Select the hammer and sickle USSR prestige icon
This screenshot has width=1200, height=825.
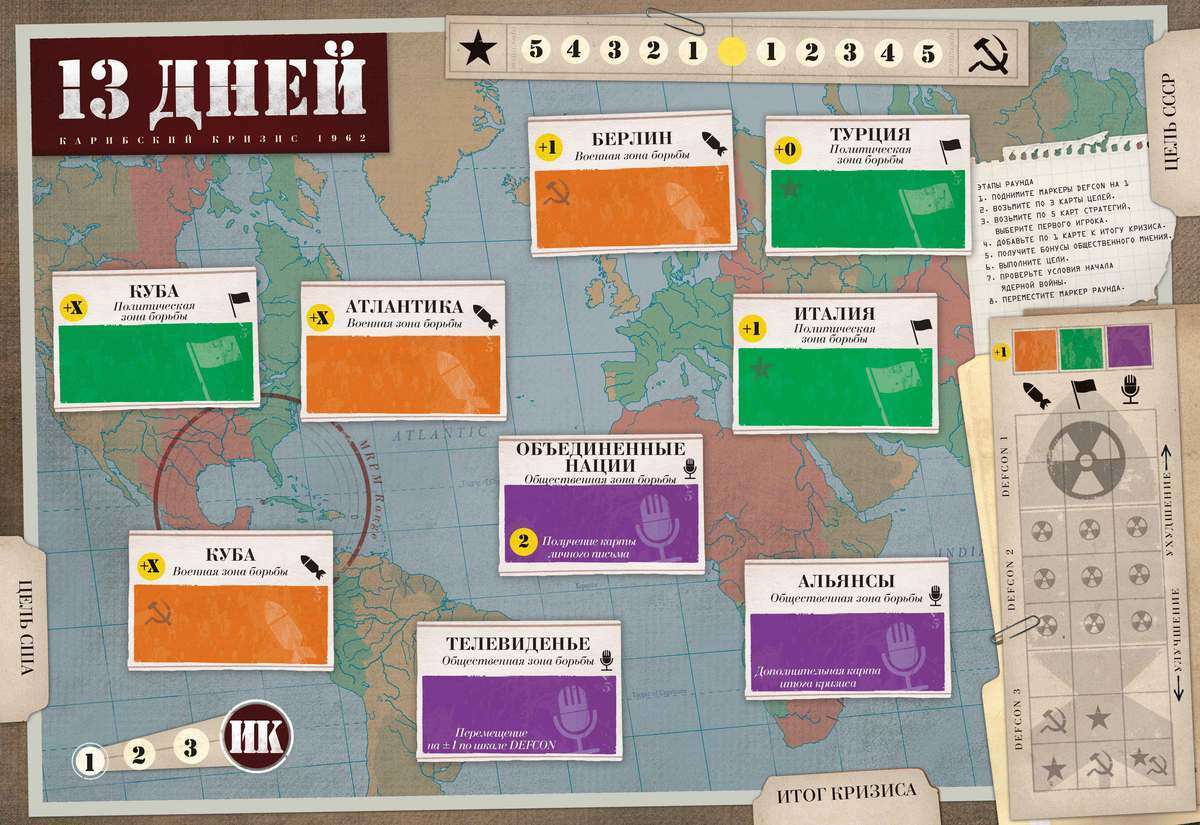(985, 52)
